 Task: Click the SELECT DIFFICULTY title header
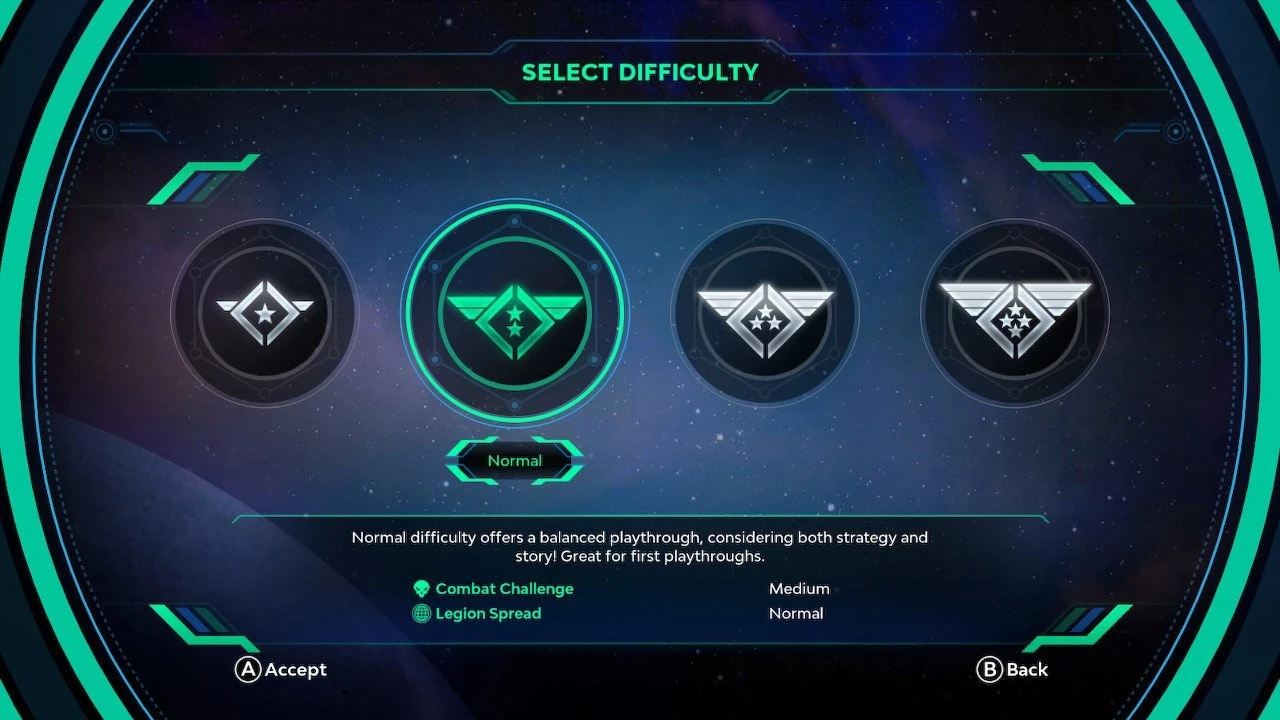coord(639,71)
